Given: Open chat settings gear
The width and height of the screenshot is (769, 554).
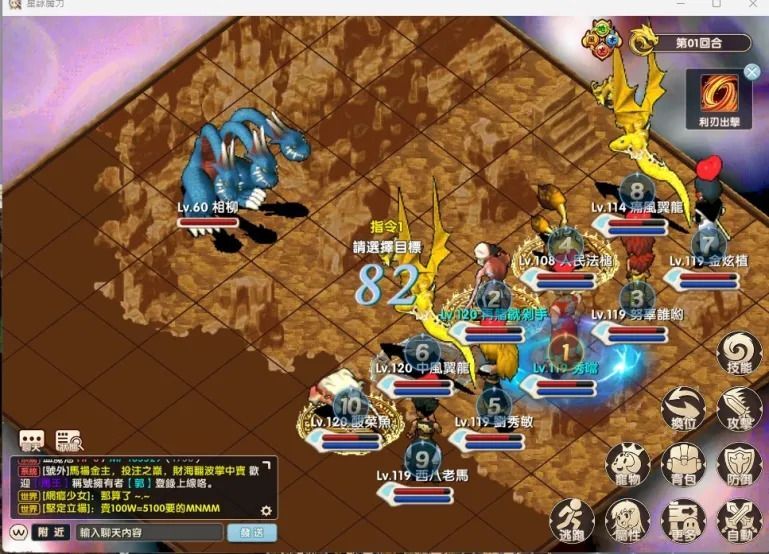Looking at the screenshot, I should coord(266,511).
